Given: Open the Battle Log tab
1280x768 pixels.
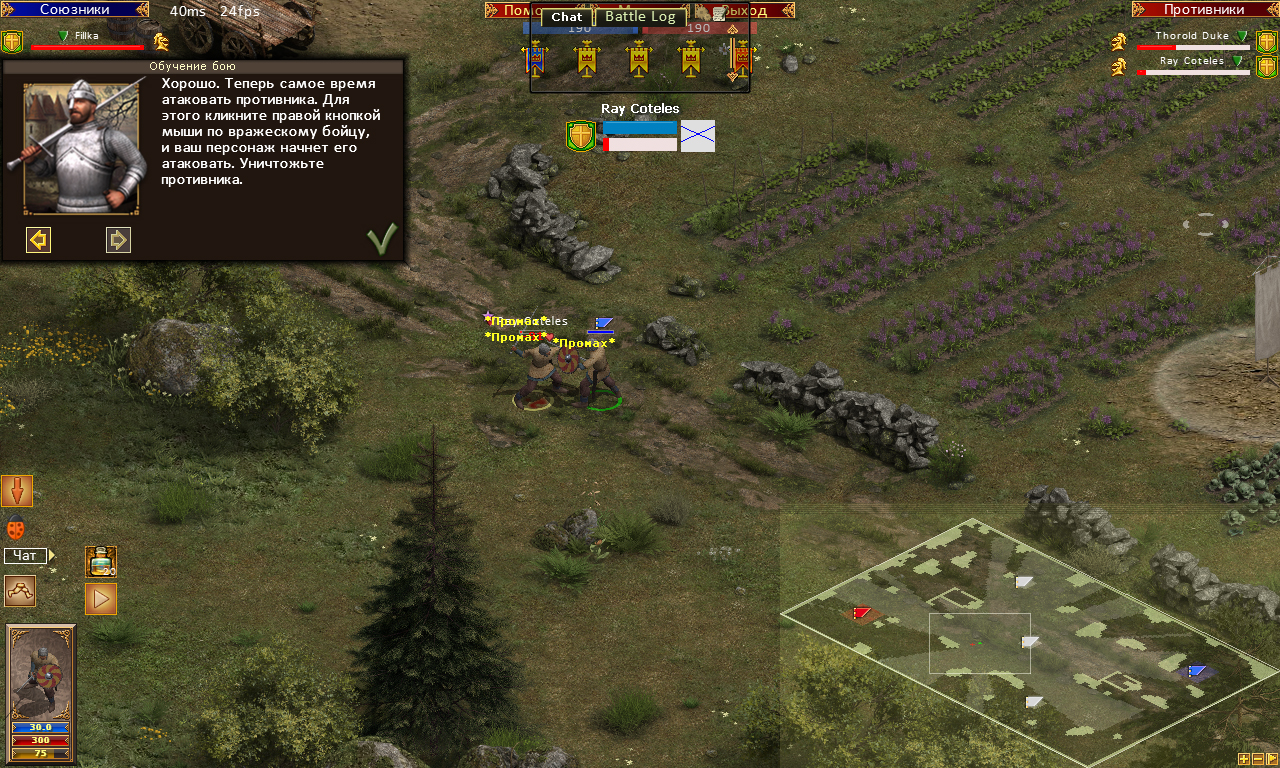Looking at the screenshot, I should (640, 17).
